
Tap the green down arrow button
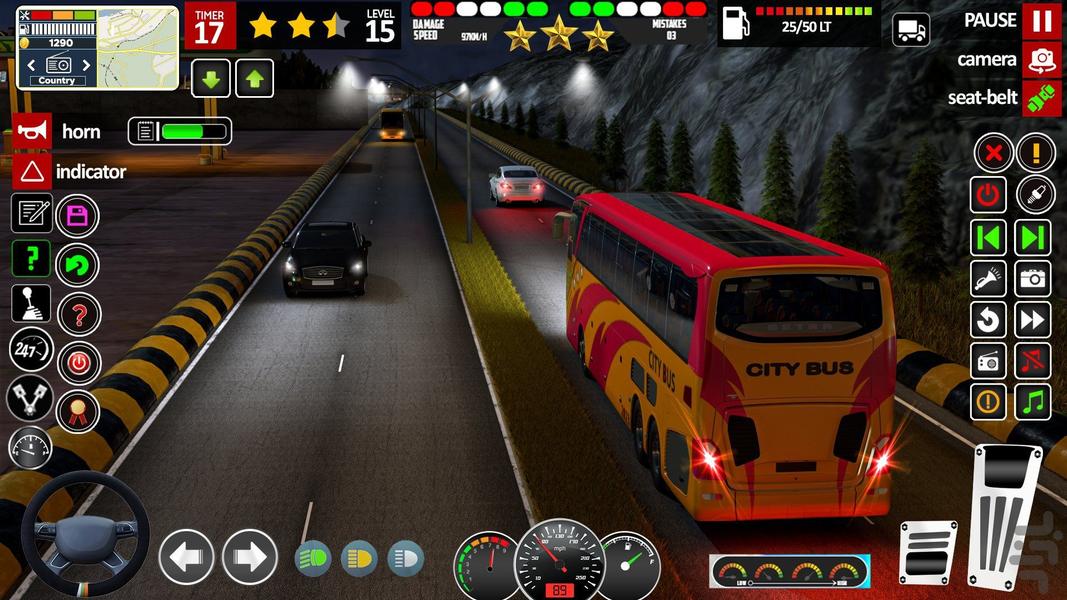[211, 78]
